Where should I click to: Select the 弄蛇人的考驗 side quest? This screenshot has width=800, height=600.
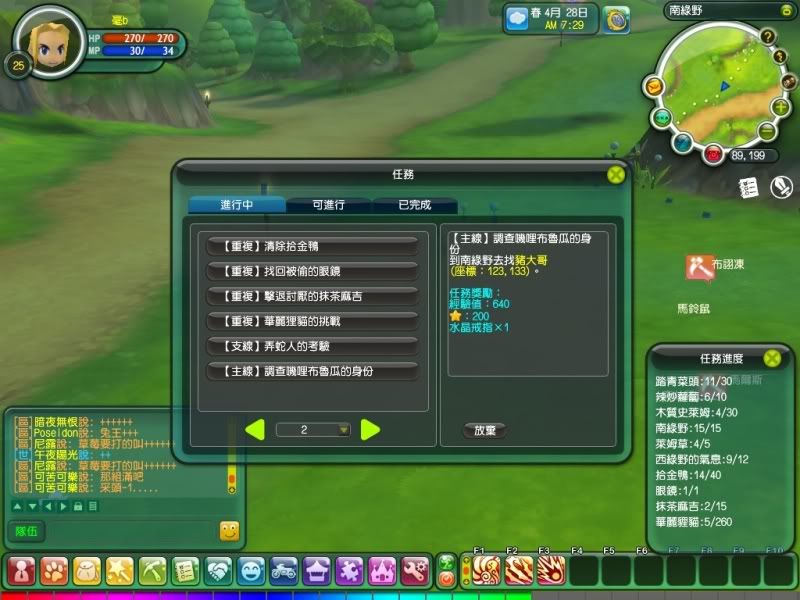pyautogui.click(x=311, y=346)
